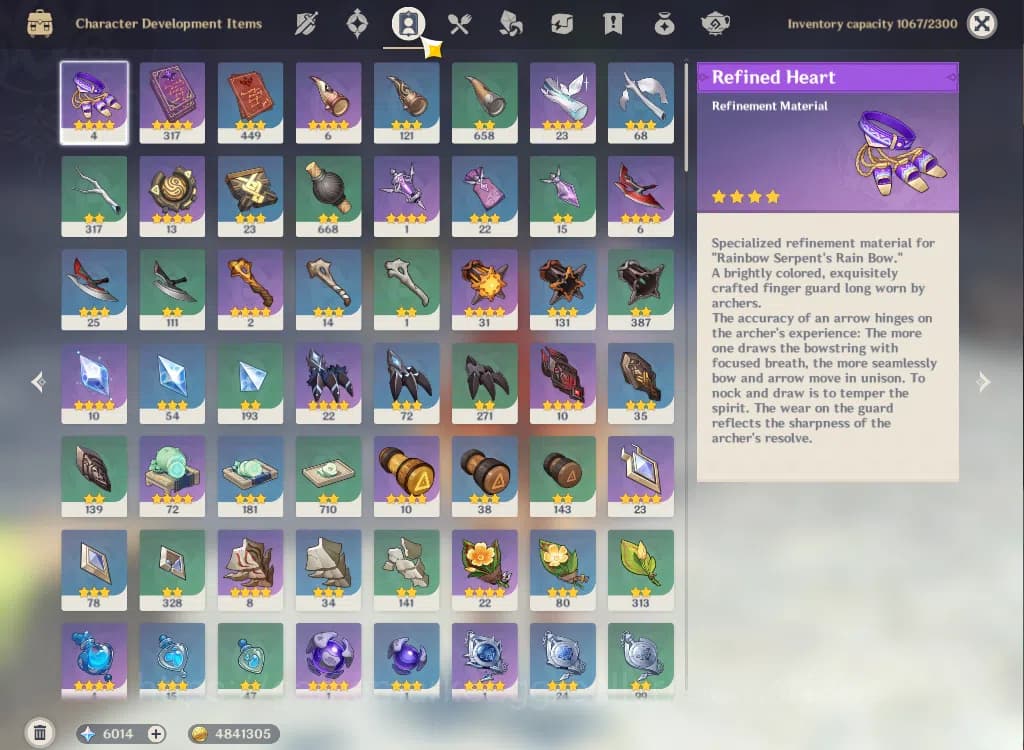Go to the next tab with the right arrow

click(x=984, y=381)
